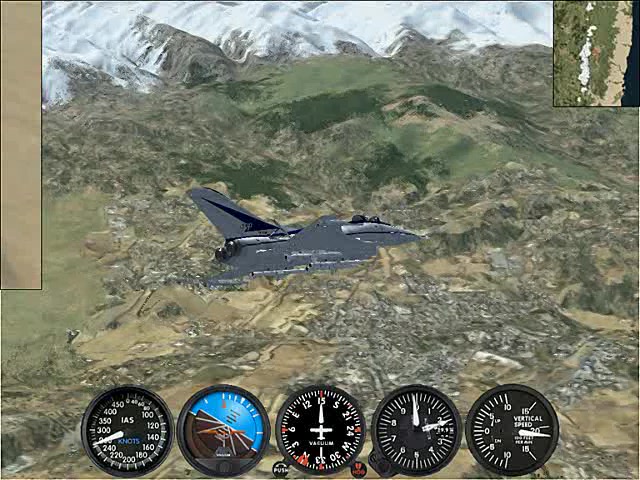Click the PUSH knob under the heading gauge
This screenshot has height=480, width=640.
click(x=281, y=468)
